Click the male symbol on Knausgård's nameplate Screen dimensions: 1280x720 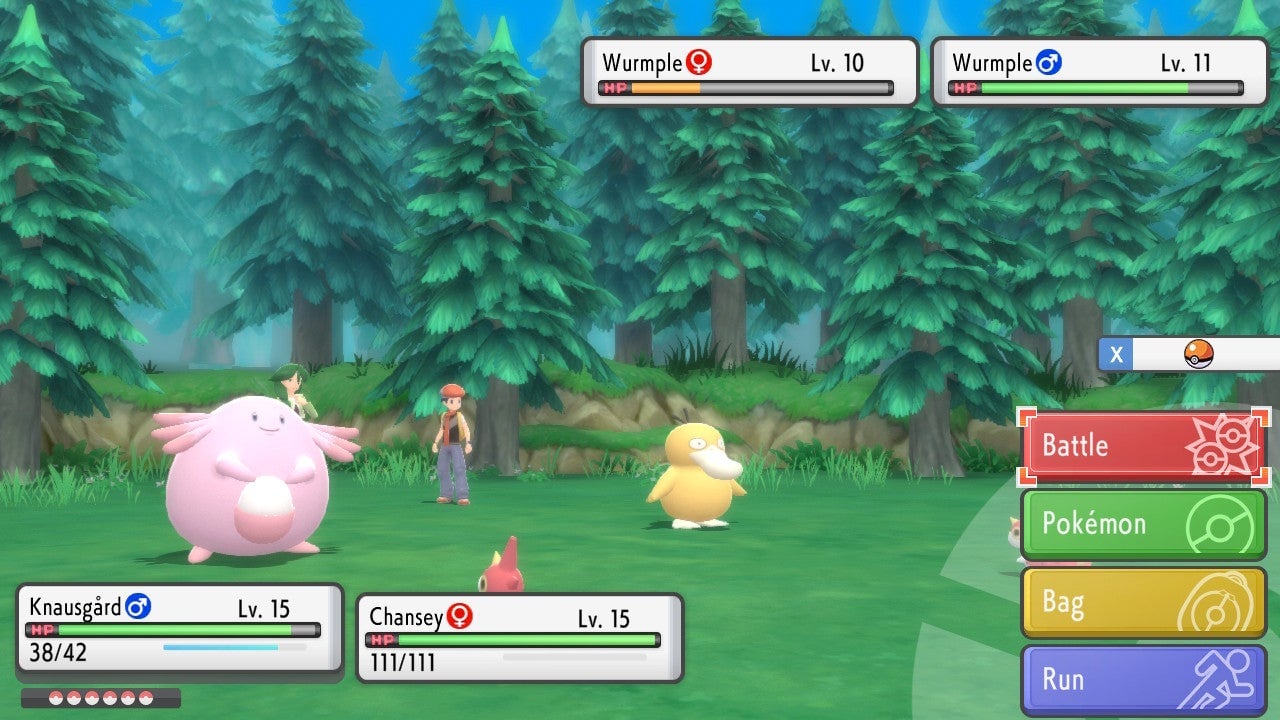[138, 607]
